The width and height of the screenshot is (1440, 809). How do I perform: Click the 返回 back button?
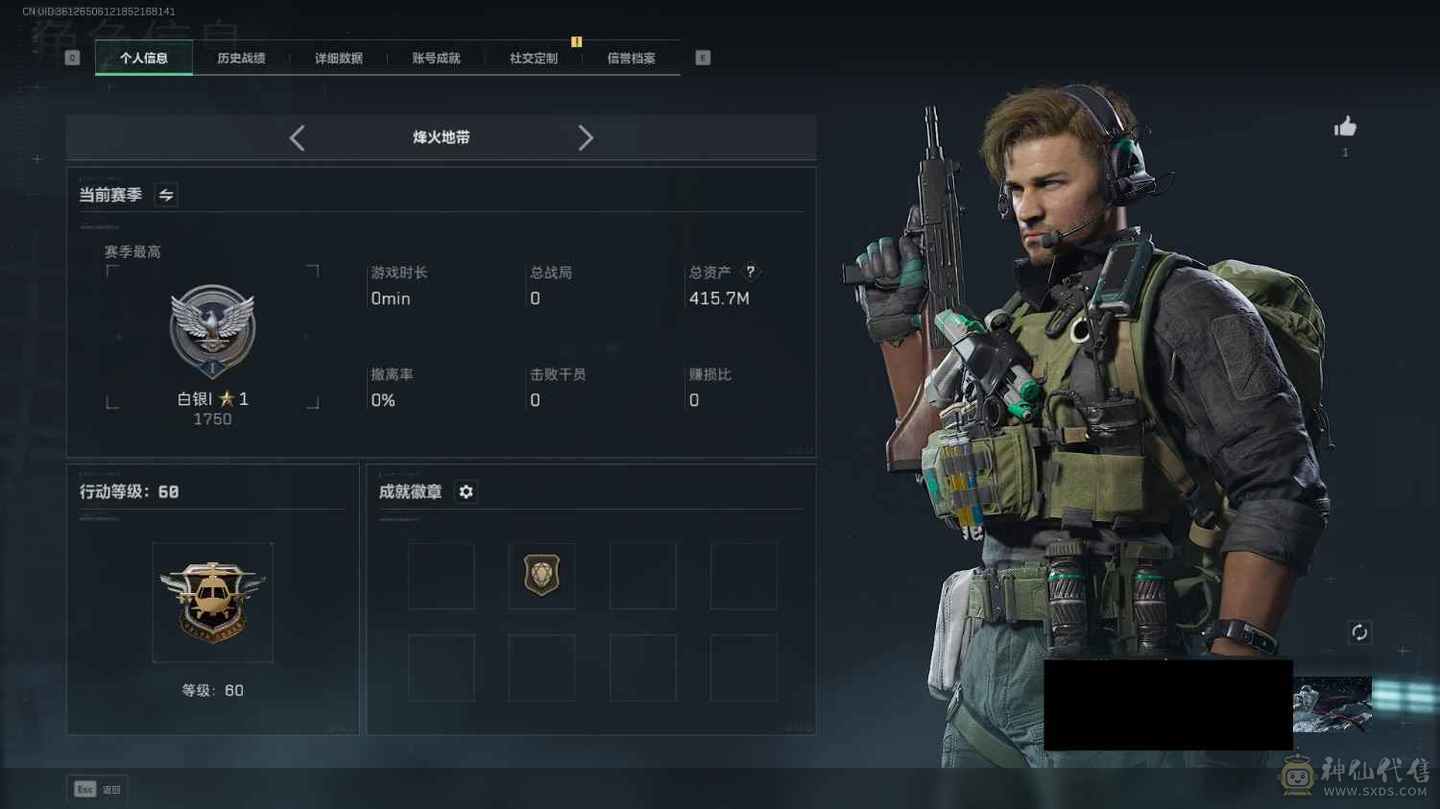click(97, 789)
